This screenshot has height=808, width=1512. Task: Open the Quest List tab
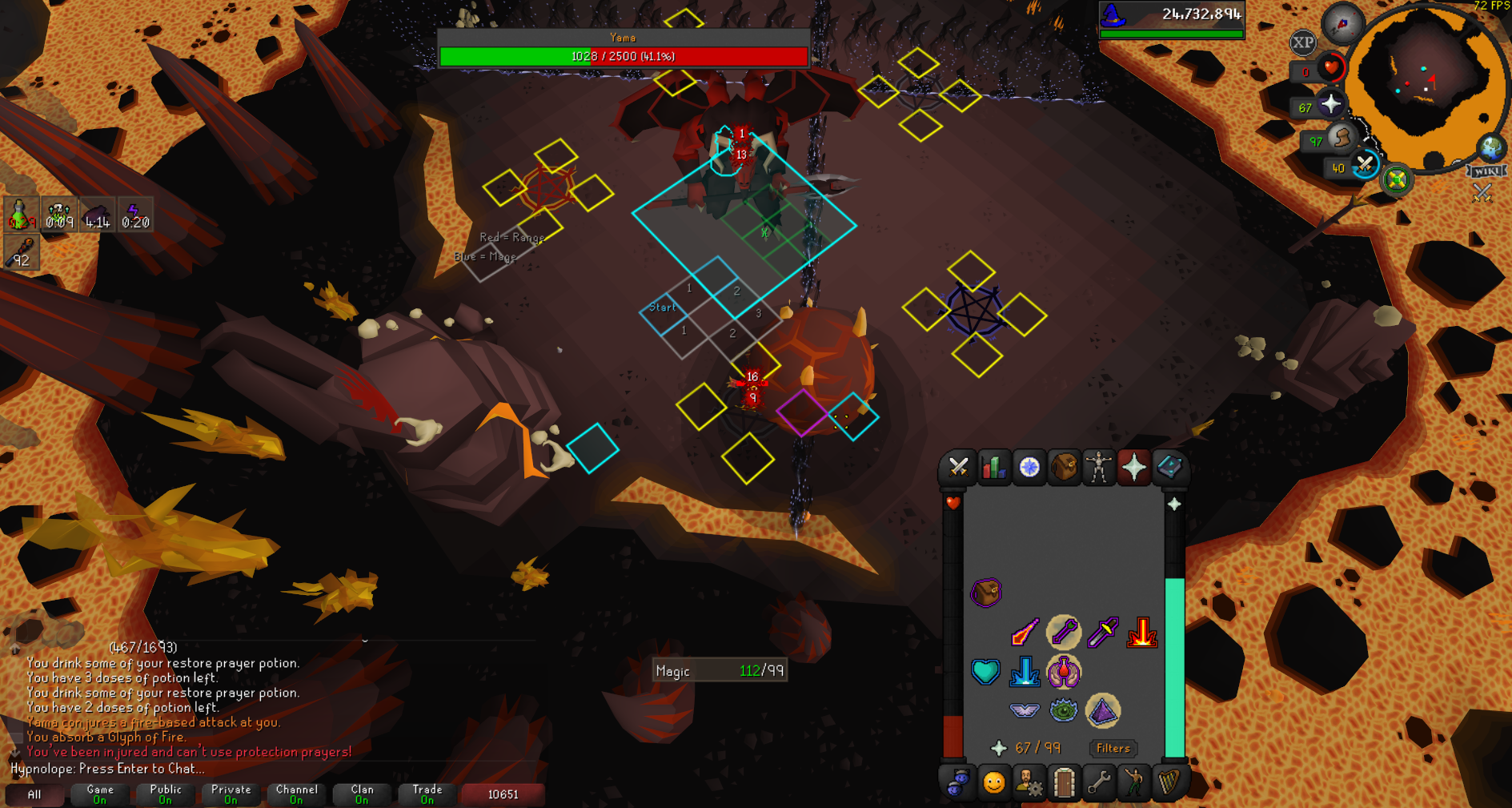(1029, 467)
